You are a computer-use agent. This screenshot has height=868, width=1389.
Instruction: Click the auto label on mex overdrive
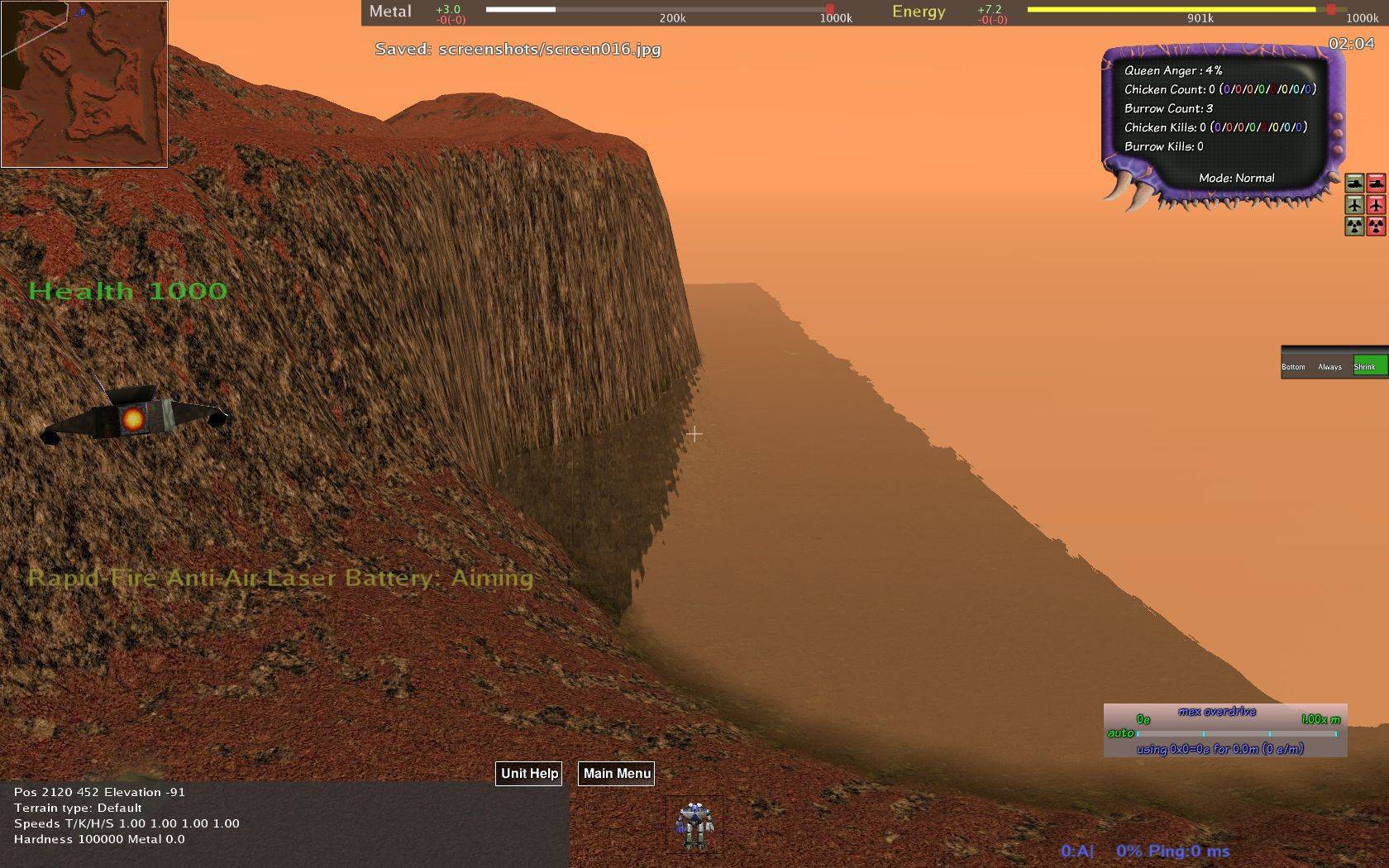point(1120,733)
